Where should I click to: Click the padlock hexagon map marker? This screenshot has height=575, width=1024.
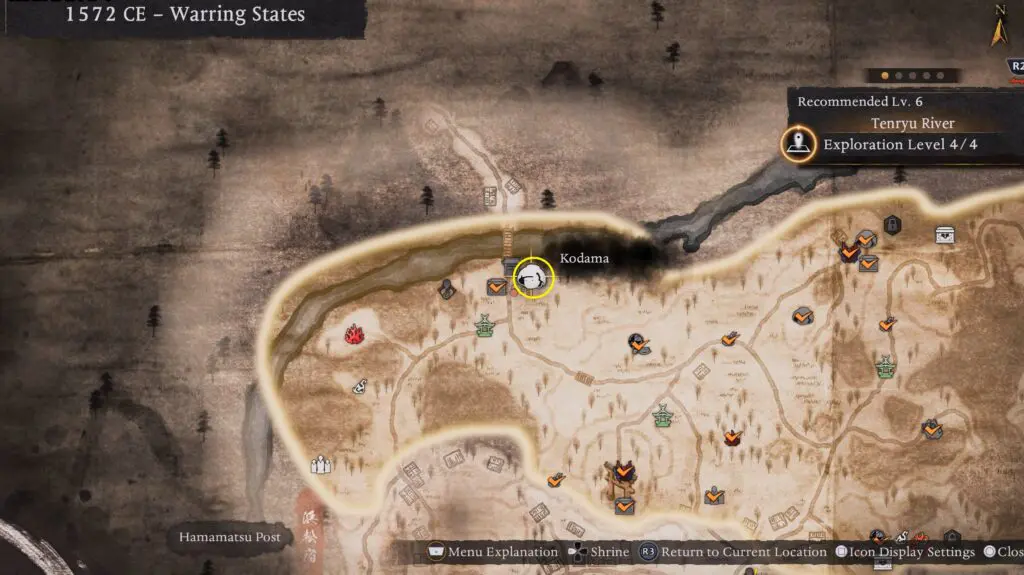pos(892,224)
